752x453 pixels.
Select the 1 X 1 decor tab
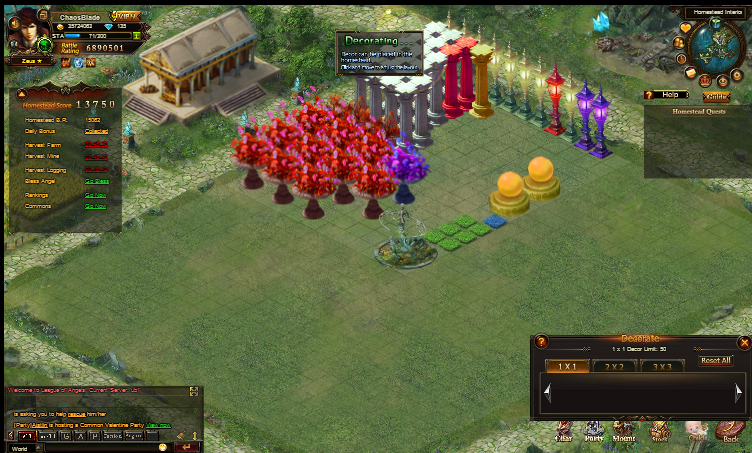coord(567,366)
